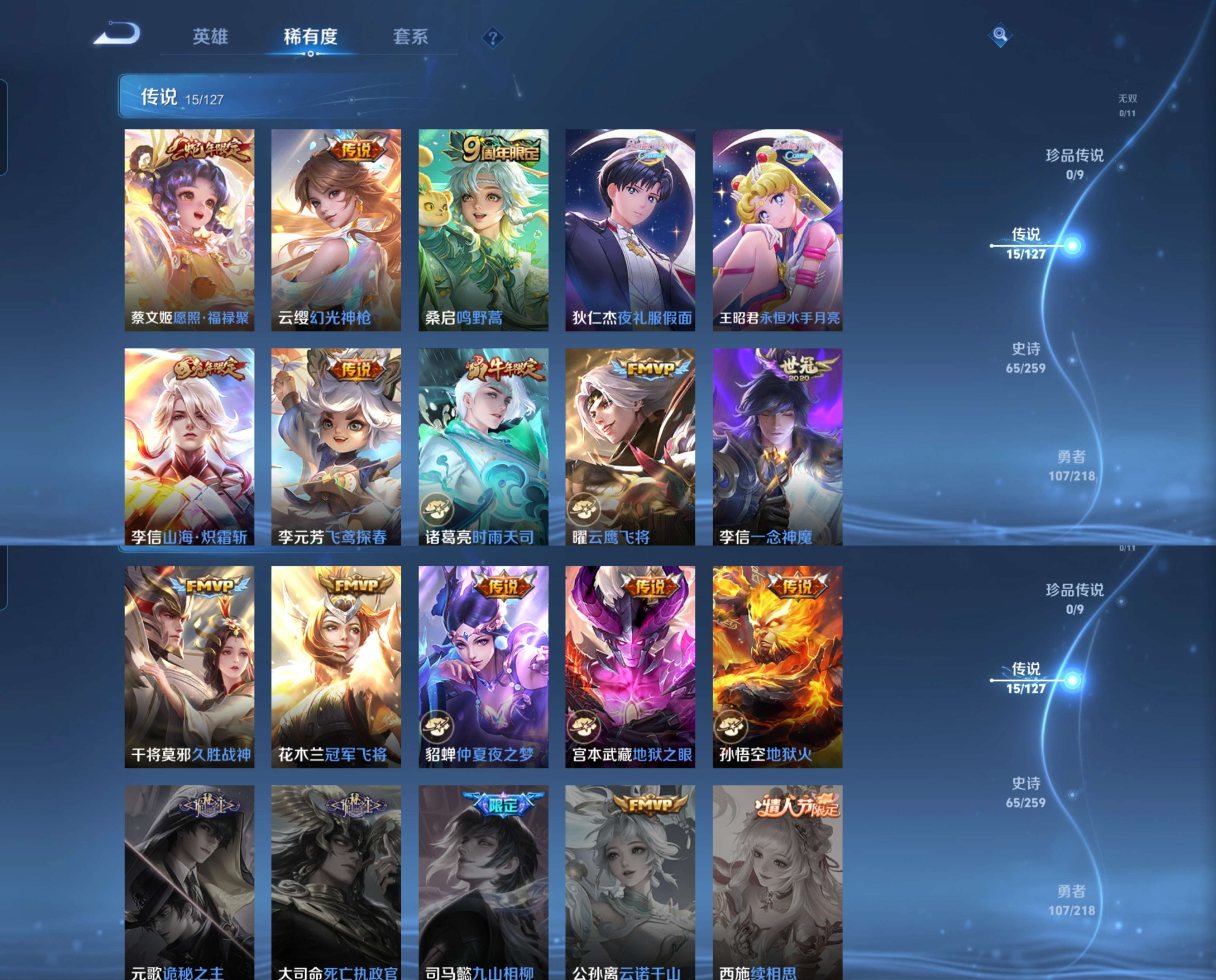This screenshot has height=980, width=1216.
Task: Click the help question mark icon
Action: click(493, 38)
